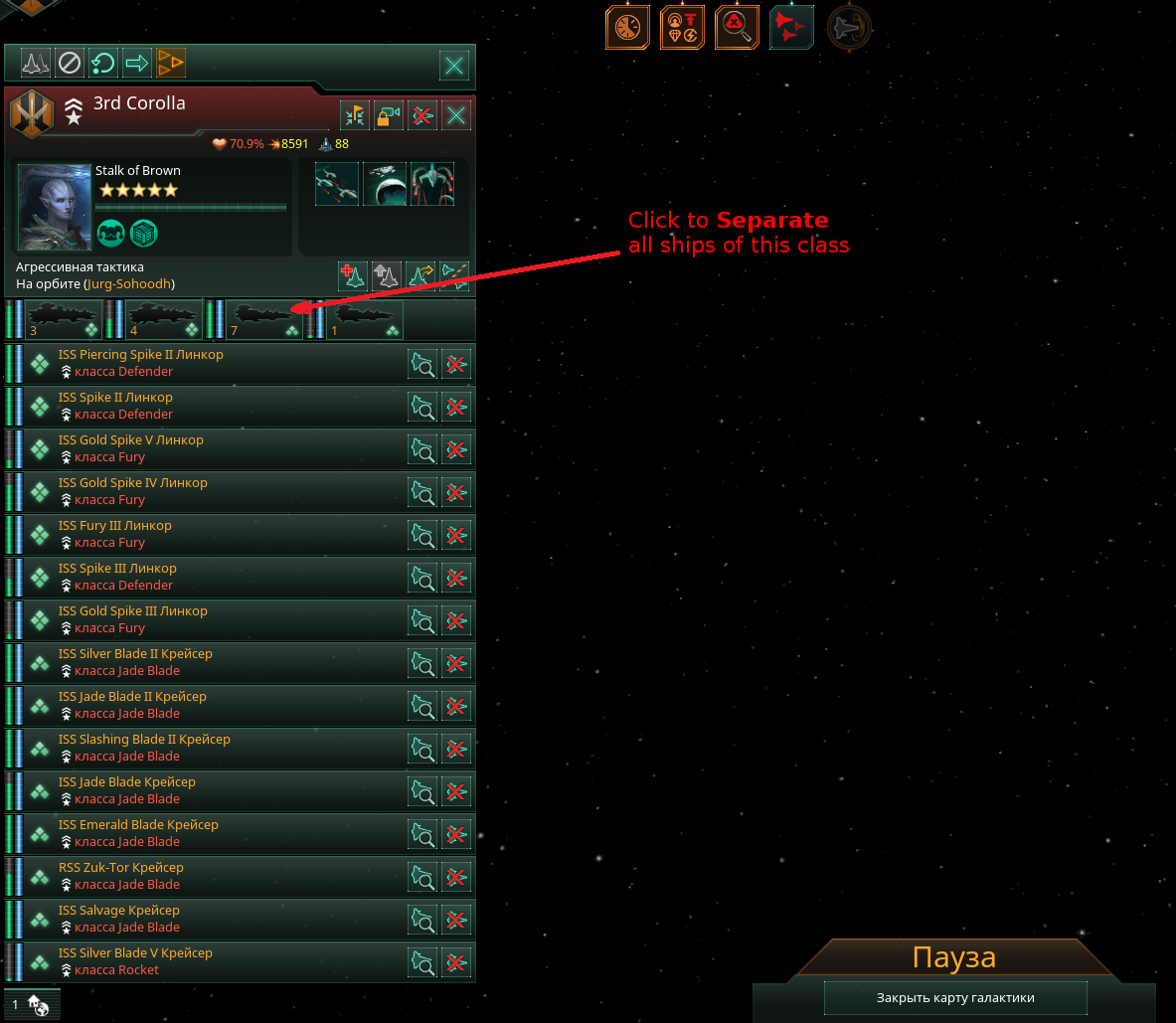1176x1023 pixels.
Task: Click the red plus reinforce fleet button
Action: 353,275
